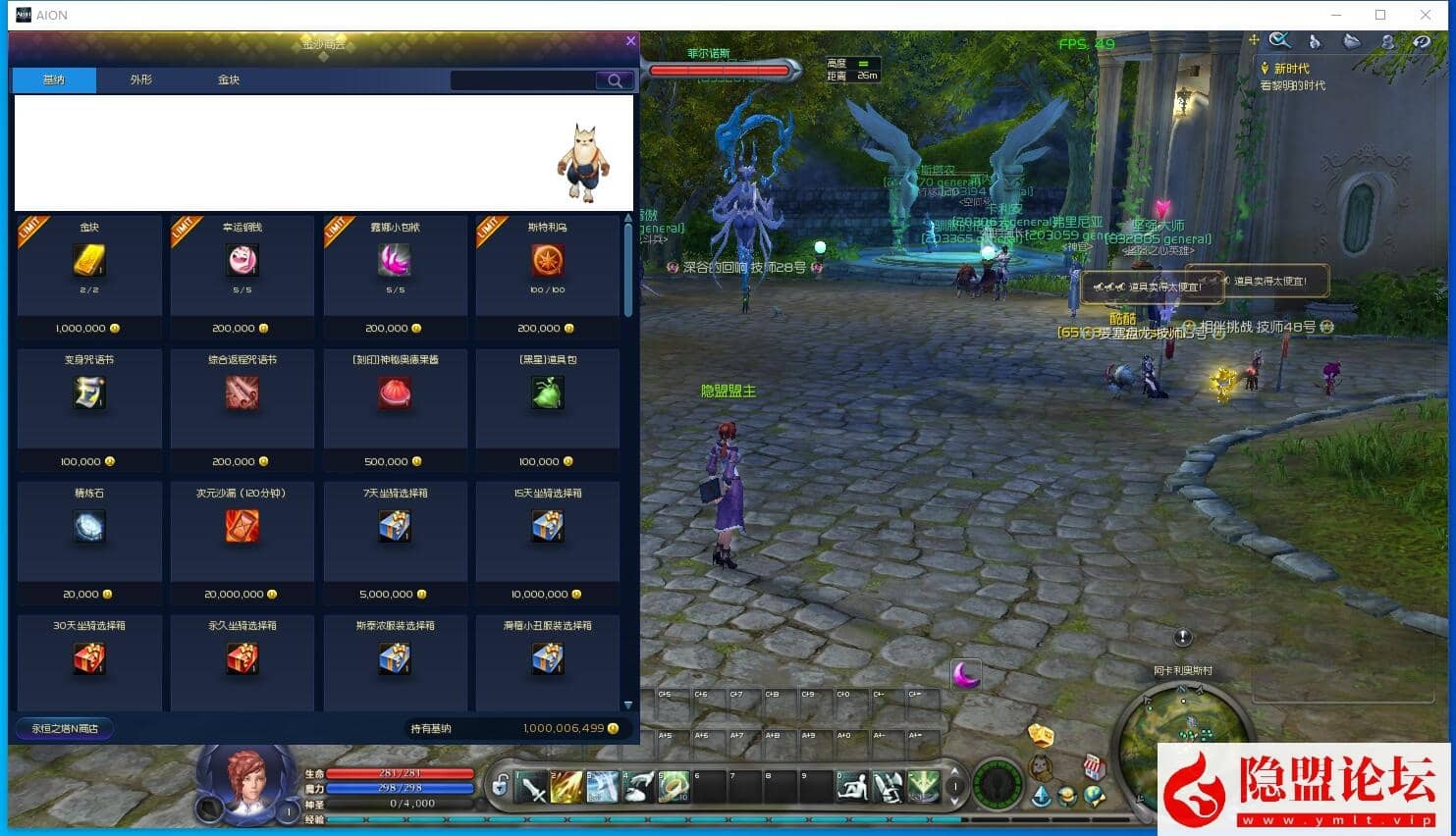1456x836 pixels.
Task: Select the limited 金块 gold bar item
Action: (89, 261)
